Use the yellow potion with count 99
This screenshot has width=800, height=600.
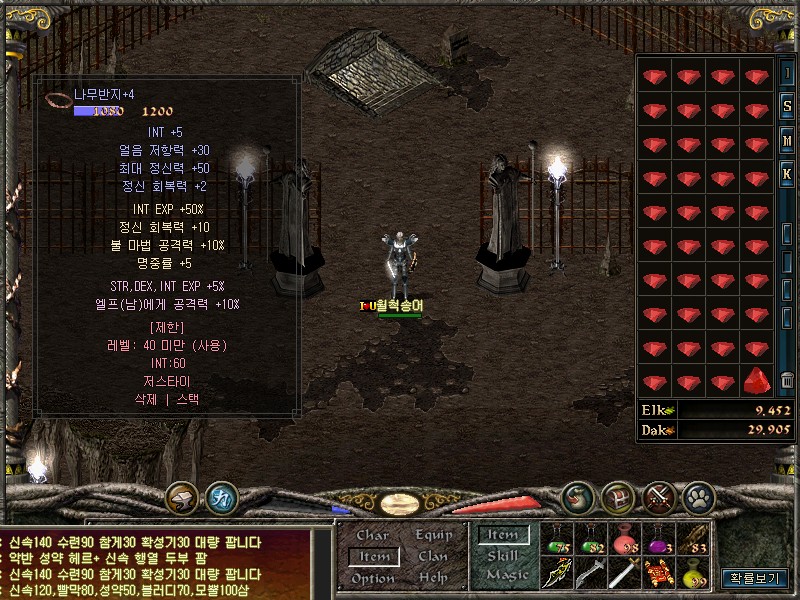tap(692, 573)
